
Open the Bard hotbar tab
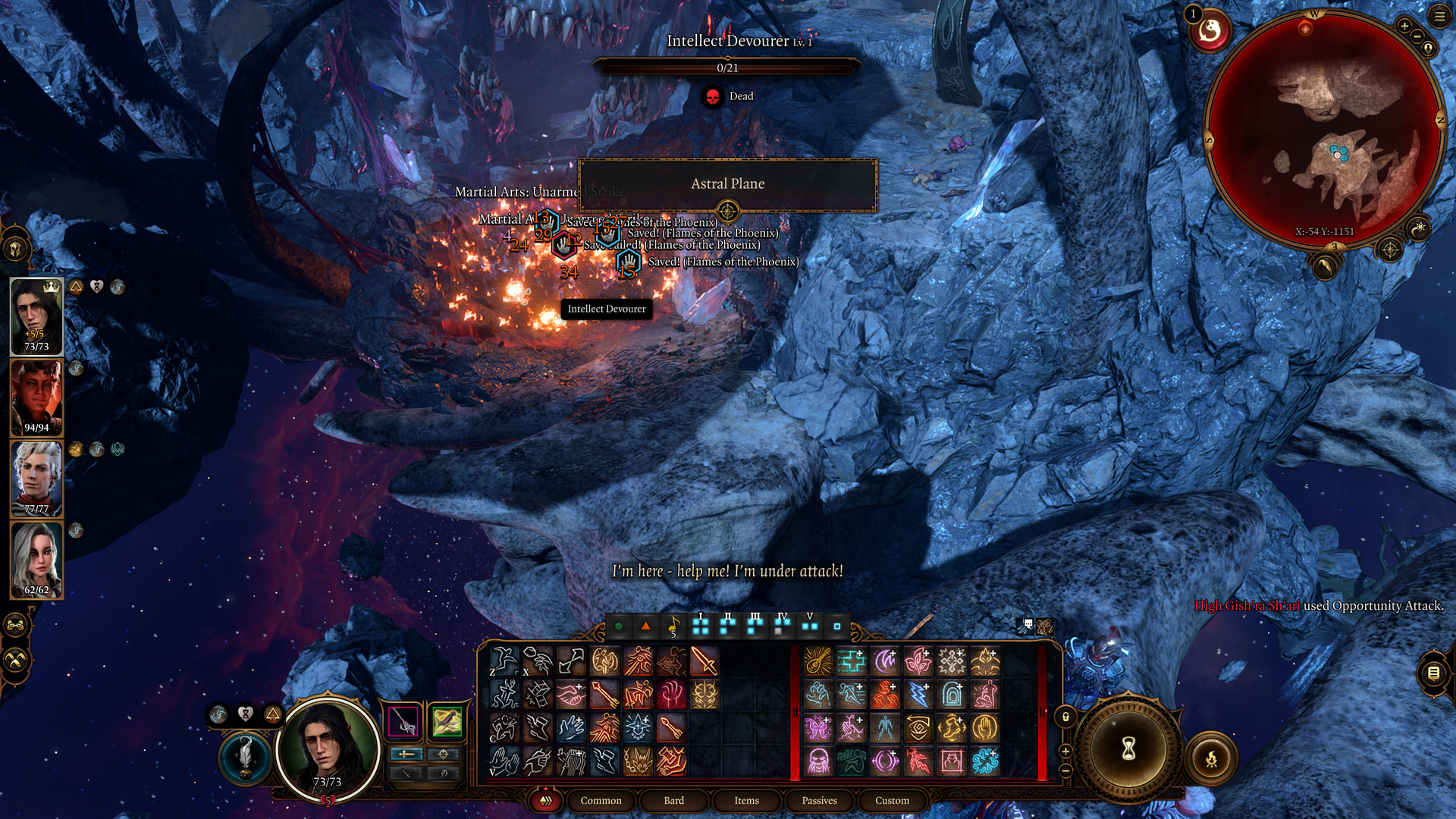(x=673, y=800)
